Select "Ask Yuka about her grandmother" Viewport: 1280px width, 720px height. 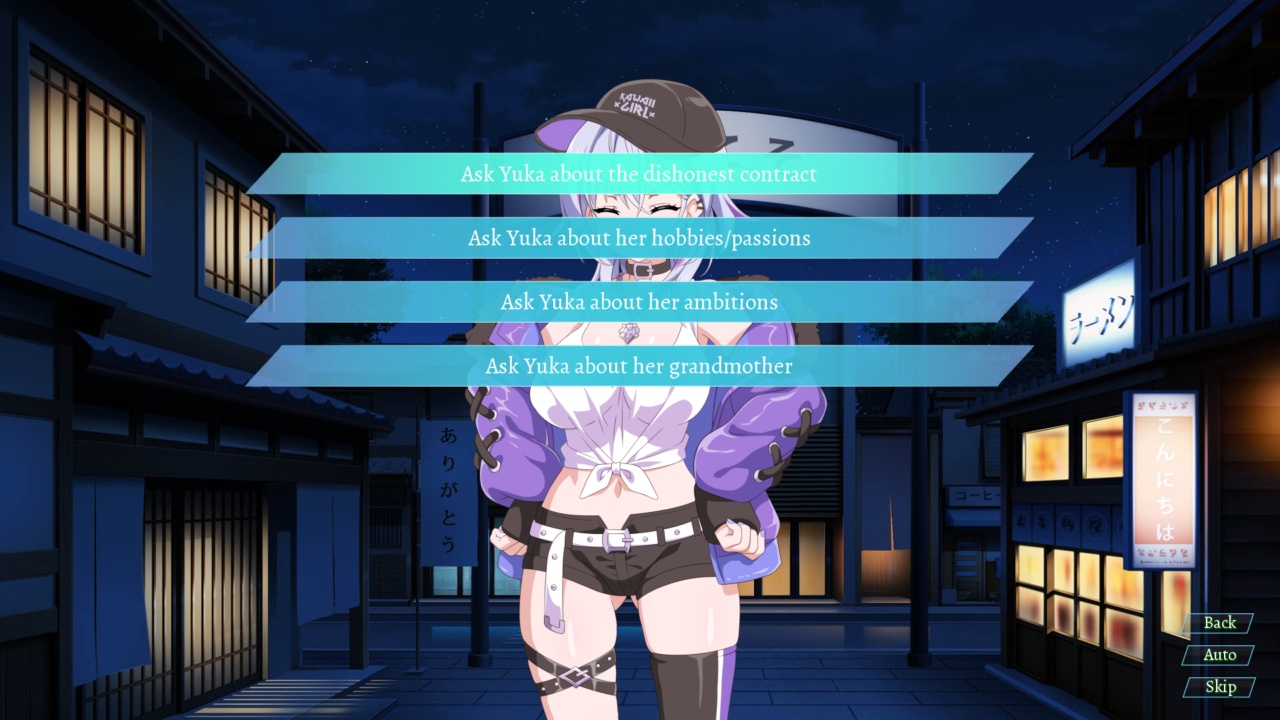640,366
